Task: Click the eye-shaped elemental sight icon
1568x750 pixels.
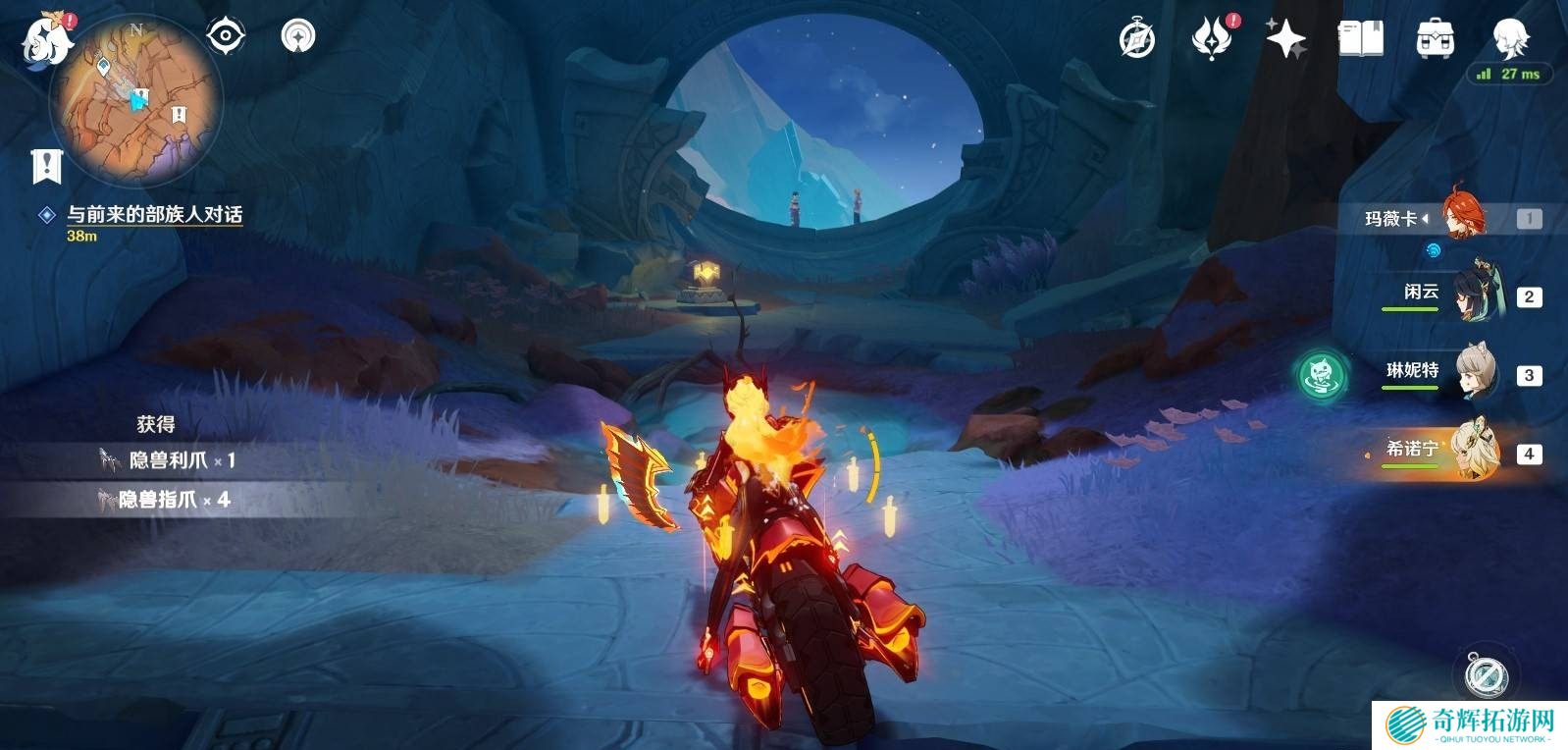Action: coord(226,36)
